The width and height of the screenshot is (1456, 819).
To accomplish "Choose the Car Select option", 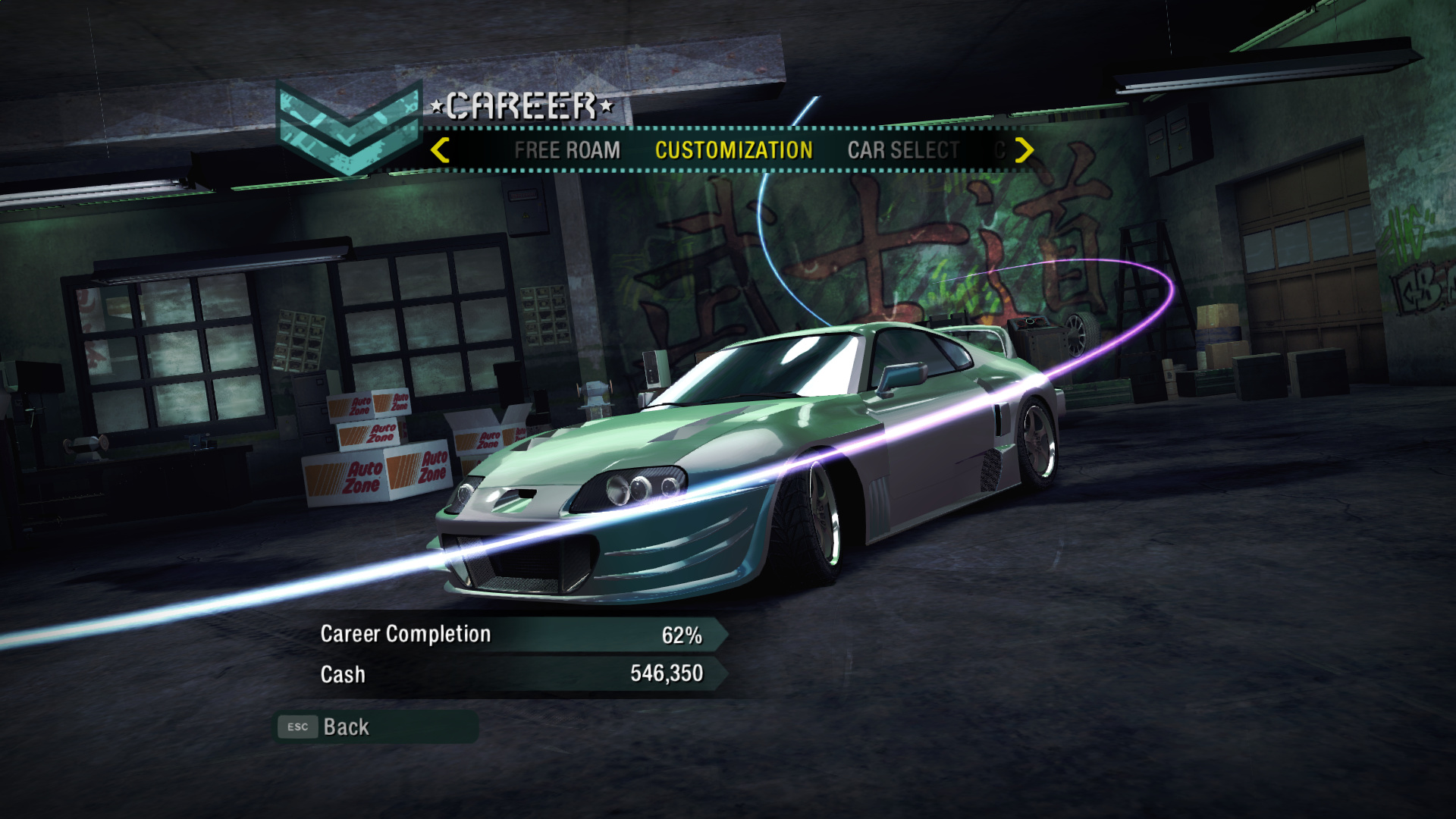I will (x=903, y=150).
